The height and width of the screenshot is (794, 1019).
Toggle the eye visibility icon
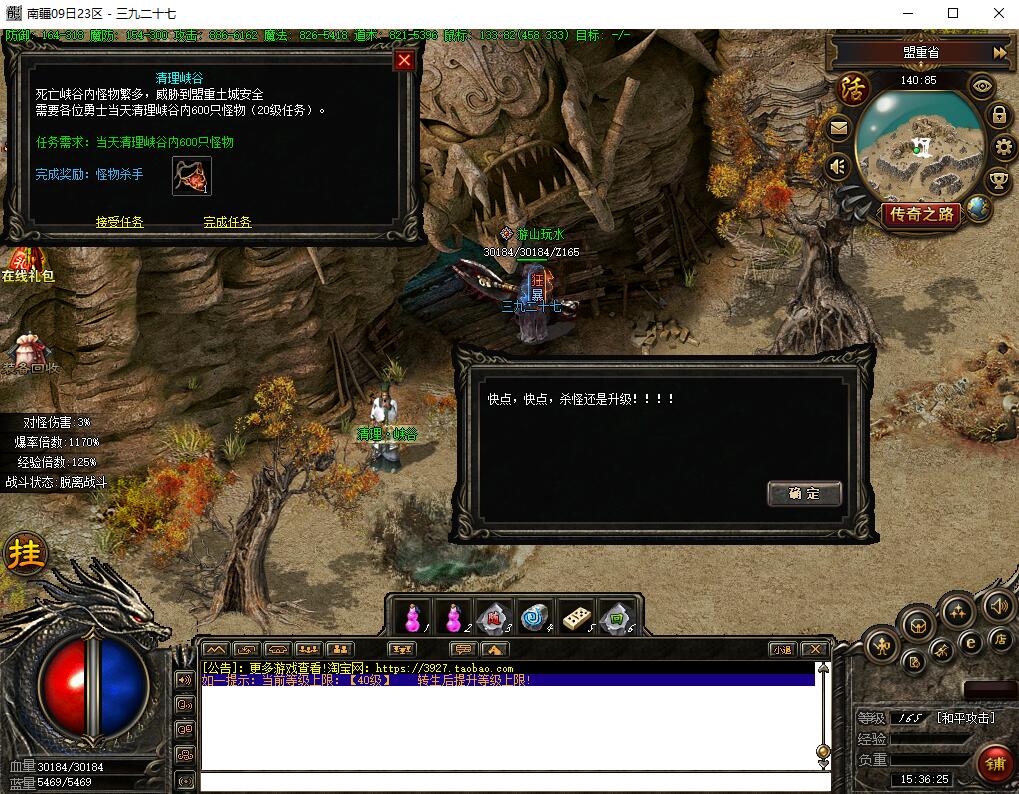coord(982,87)
